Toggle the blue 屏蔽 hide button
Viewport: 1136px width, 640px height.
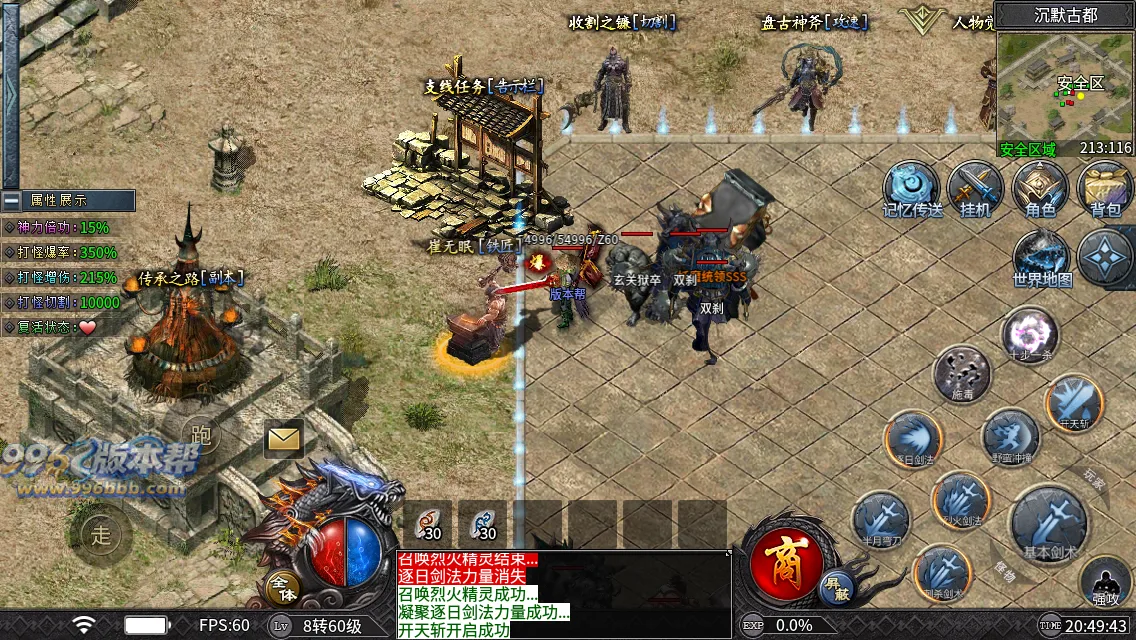click(x=835, y=587)
